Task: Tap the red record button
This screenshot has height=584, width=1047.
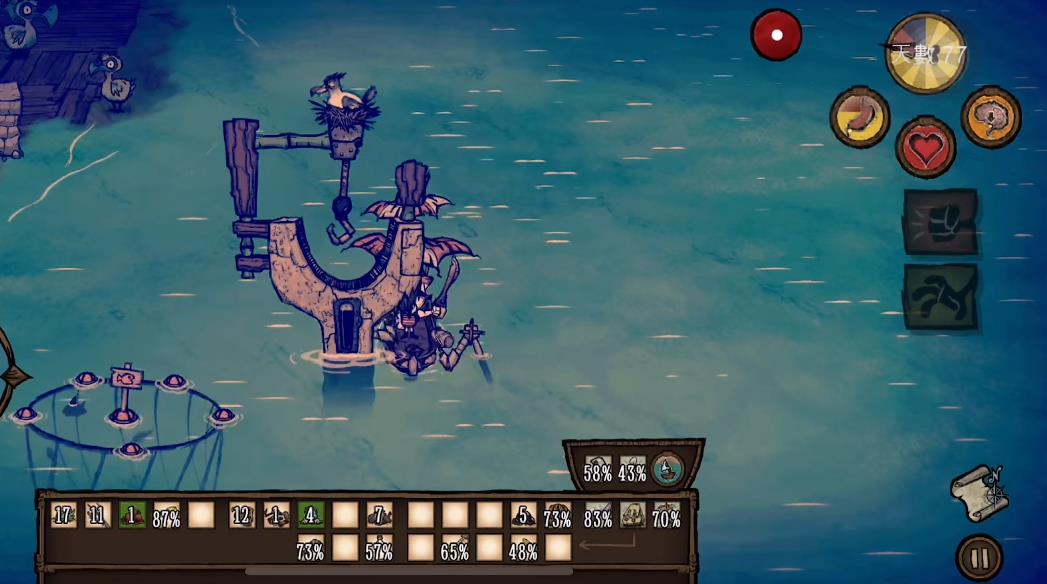Action: [777, 35]
